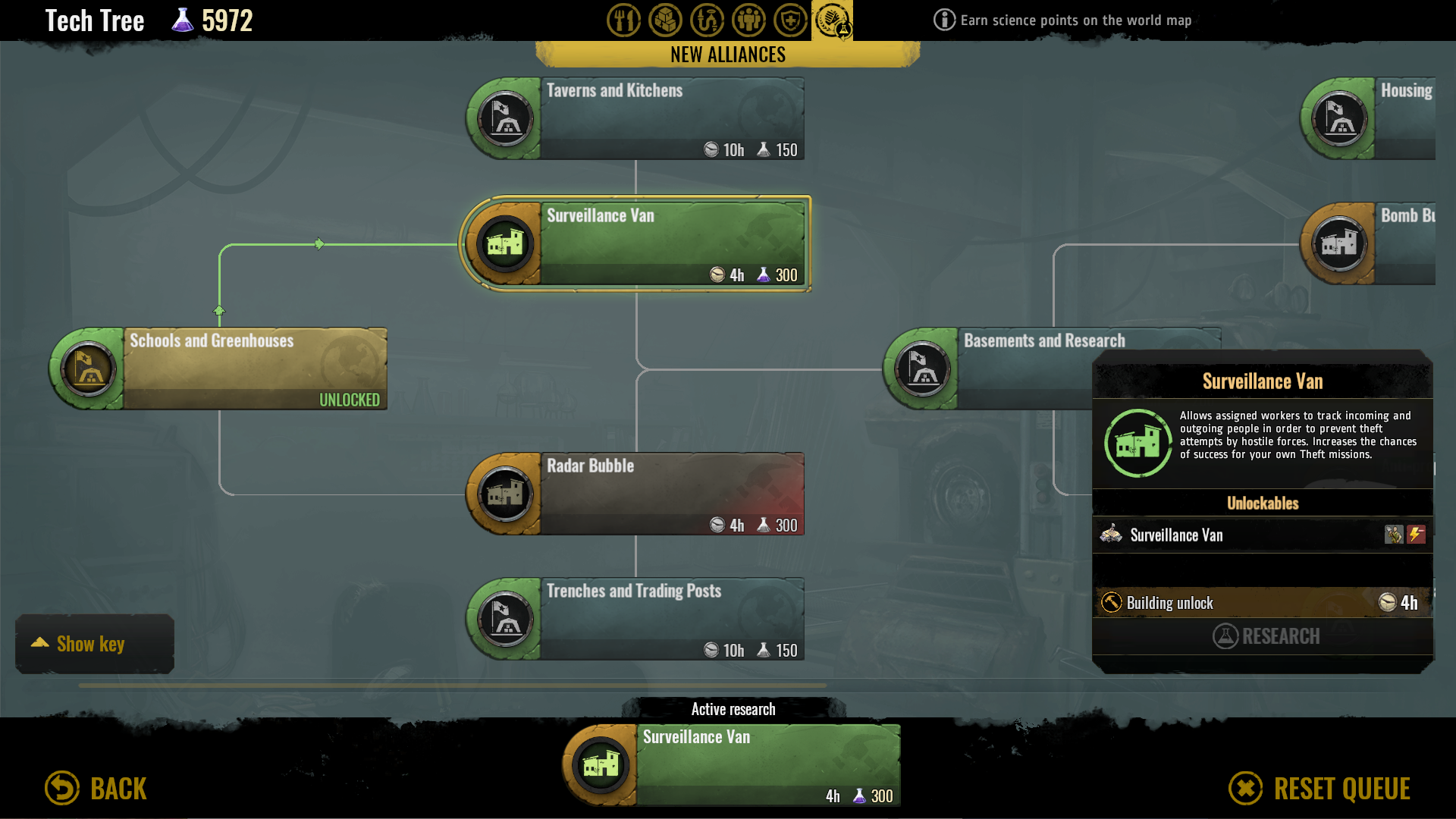Open the population people category icon
The height and width of the screenshot is (819, 1456).
[748, 20]
